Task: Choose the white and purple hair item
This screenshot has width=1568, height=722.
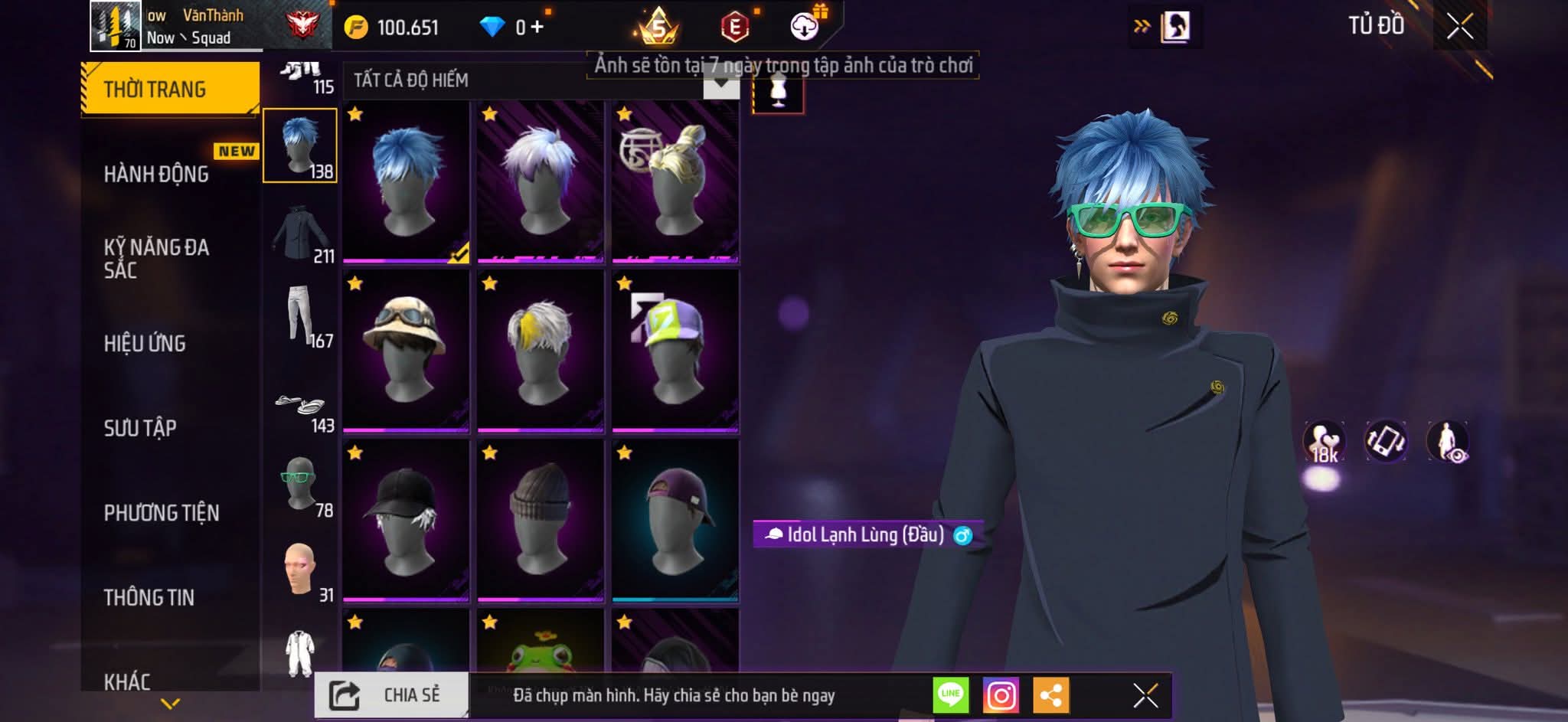Action: 541,182
